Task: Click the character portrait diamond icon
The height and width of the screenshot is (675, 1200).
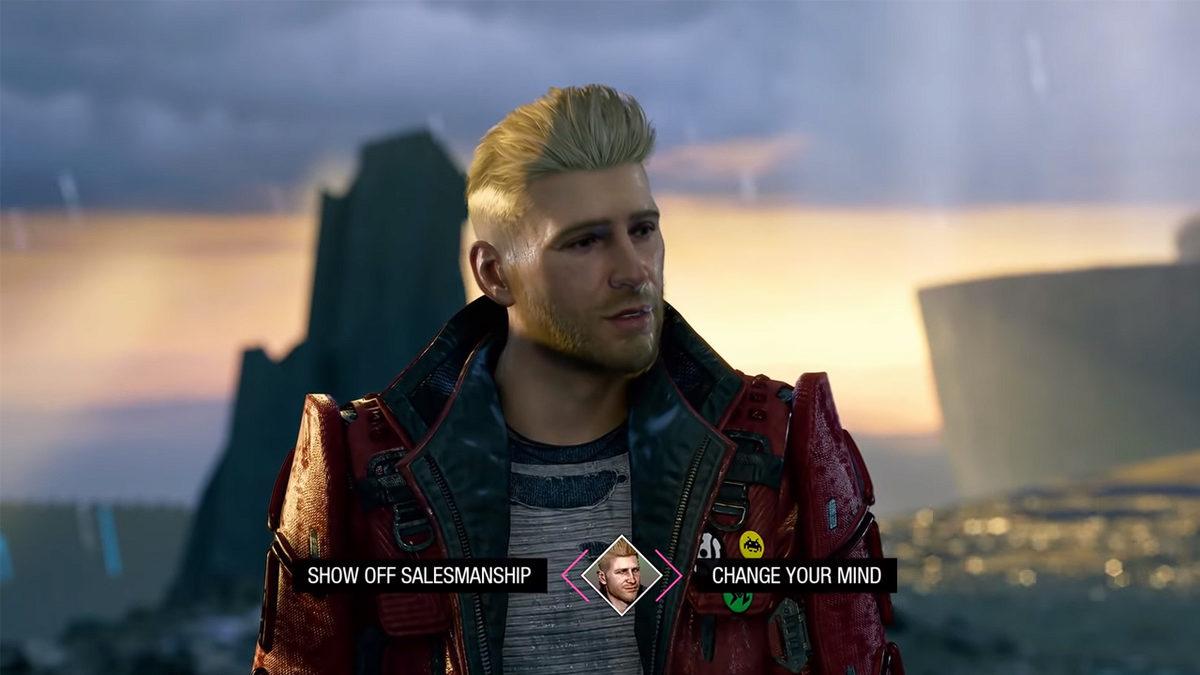Action: coord(621,575)
